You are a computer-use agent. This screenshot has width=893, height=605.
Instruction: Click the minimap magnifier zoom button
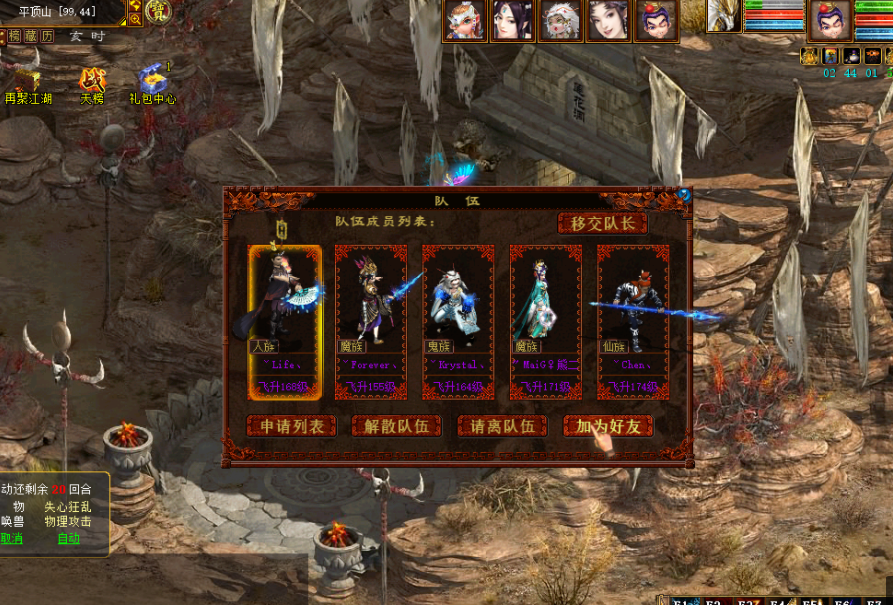[135, 19]
